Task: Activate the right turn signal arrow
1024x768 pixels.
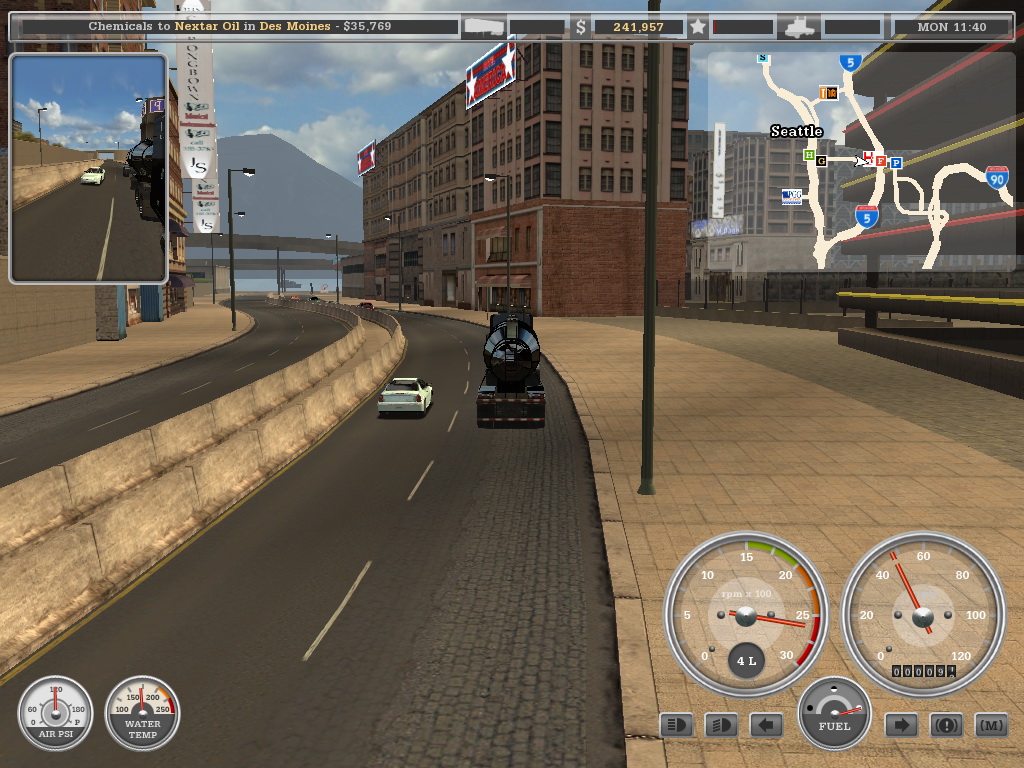Action: 901,725
